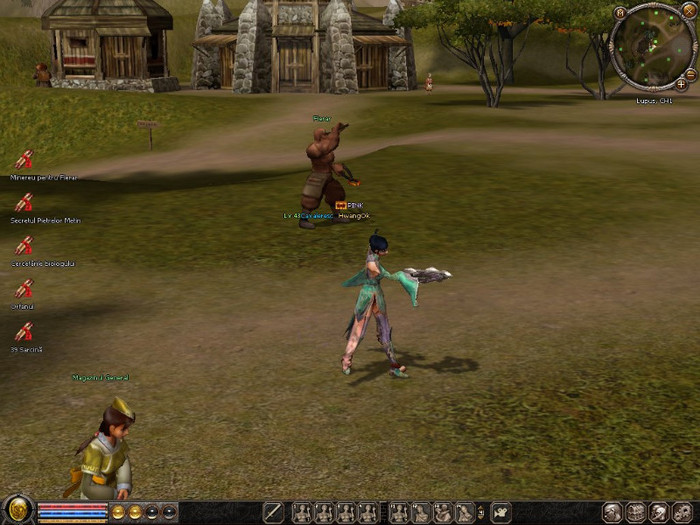700x525 pixels.
Task: Open the Minereu pentru Fierar quest scroll
Action: [x=23, y=160]
